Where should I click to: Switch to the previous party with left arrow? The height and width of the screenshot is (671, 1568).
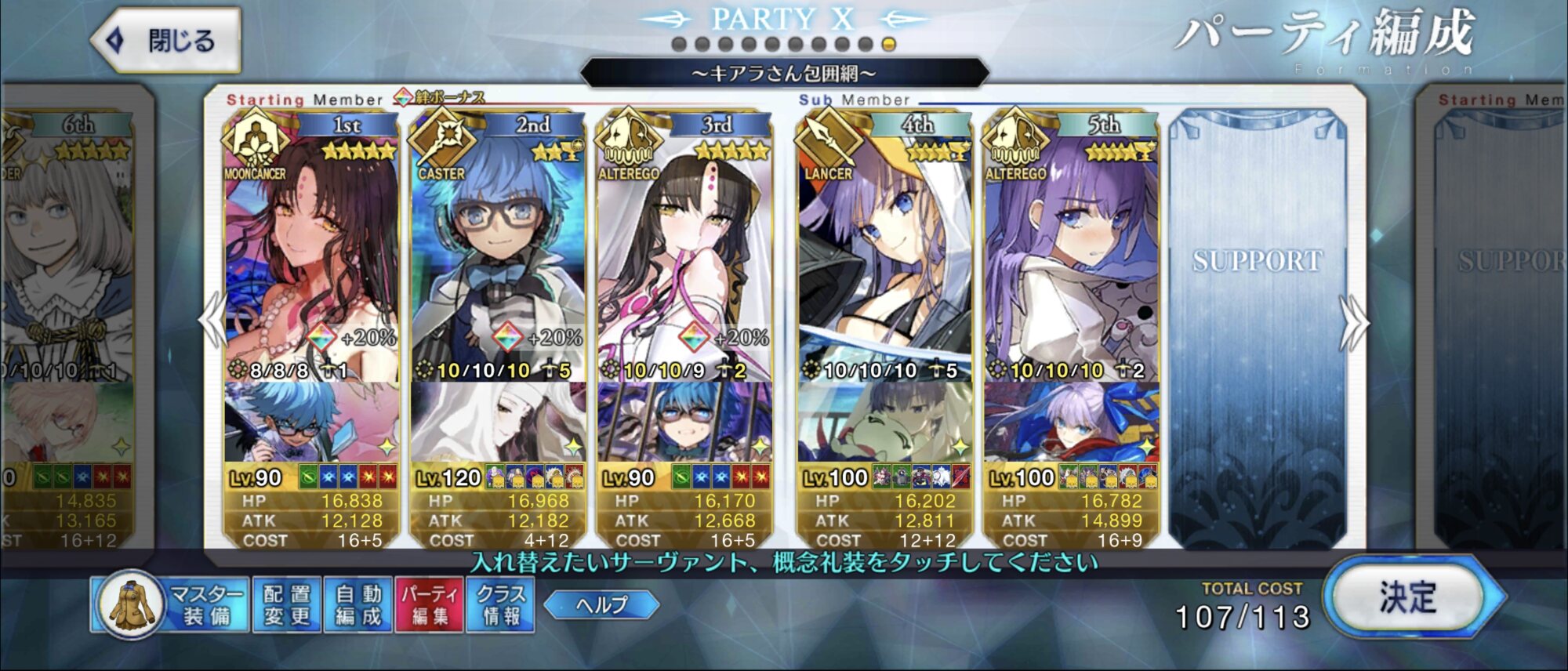(x=212, y=320)
